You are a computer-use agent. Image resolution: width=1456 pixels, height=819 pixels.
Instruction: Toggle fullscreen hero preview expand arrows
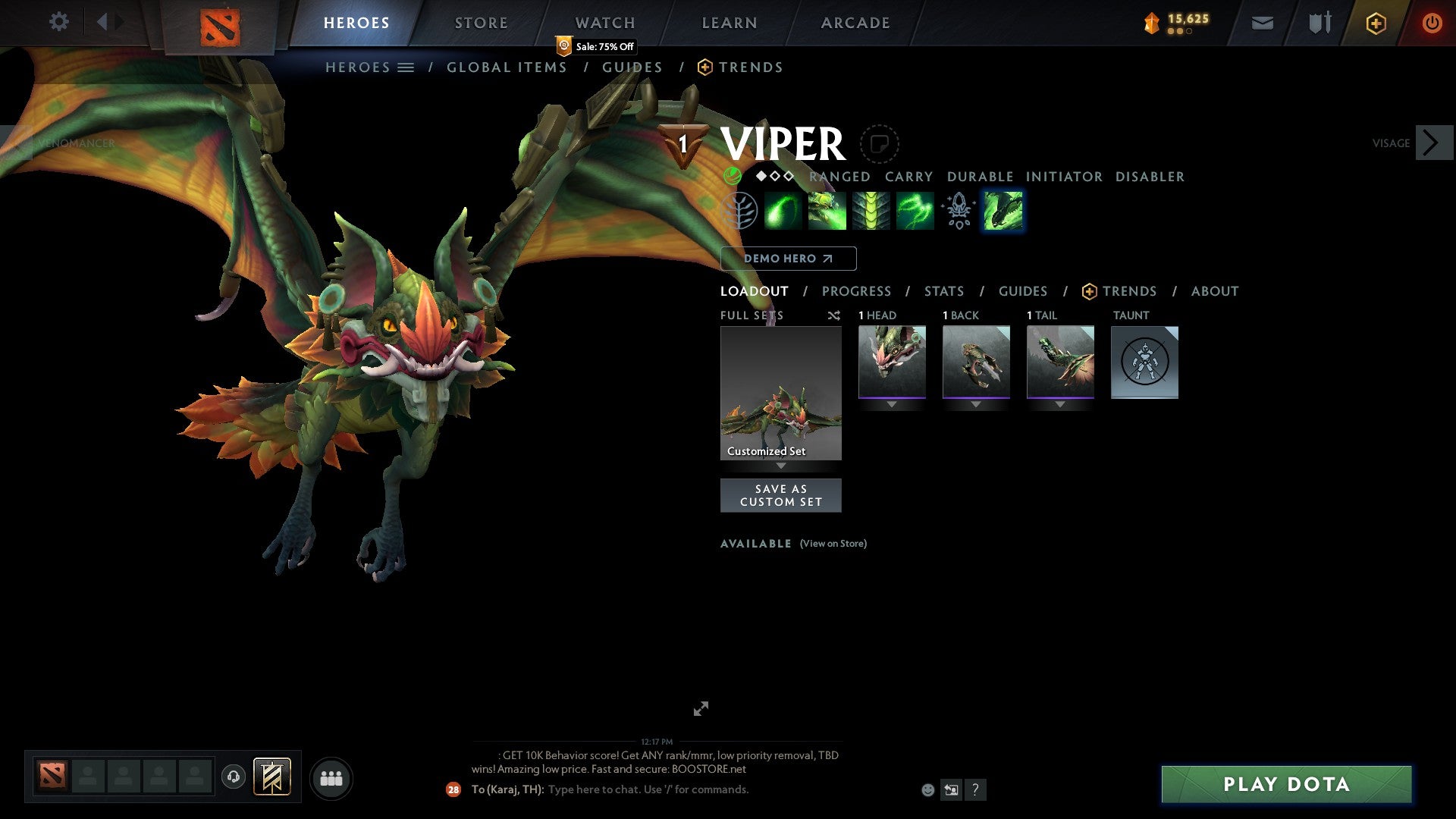click(701, 708)
